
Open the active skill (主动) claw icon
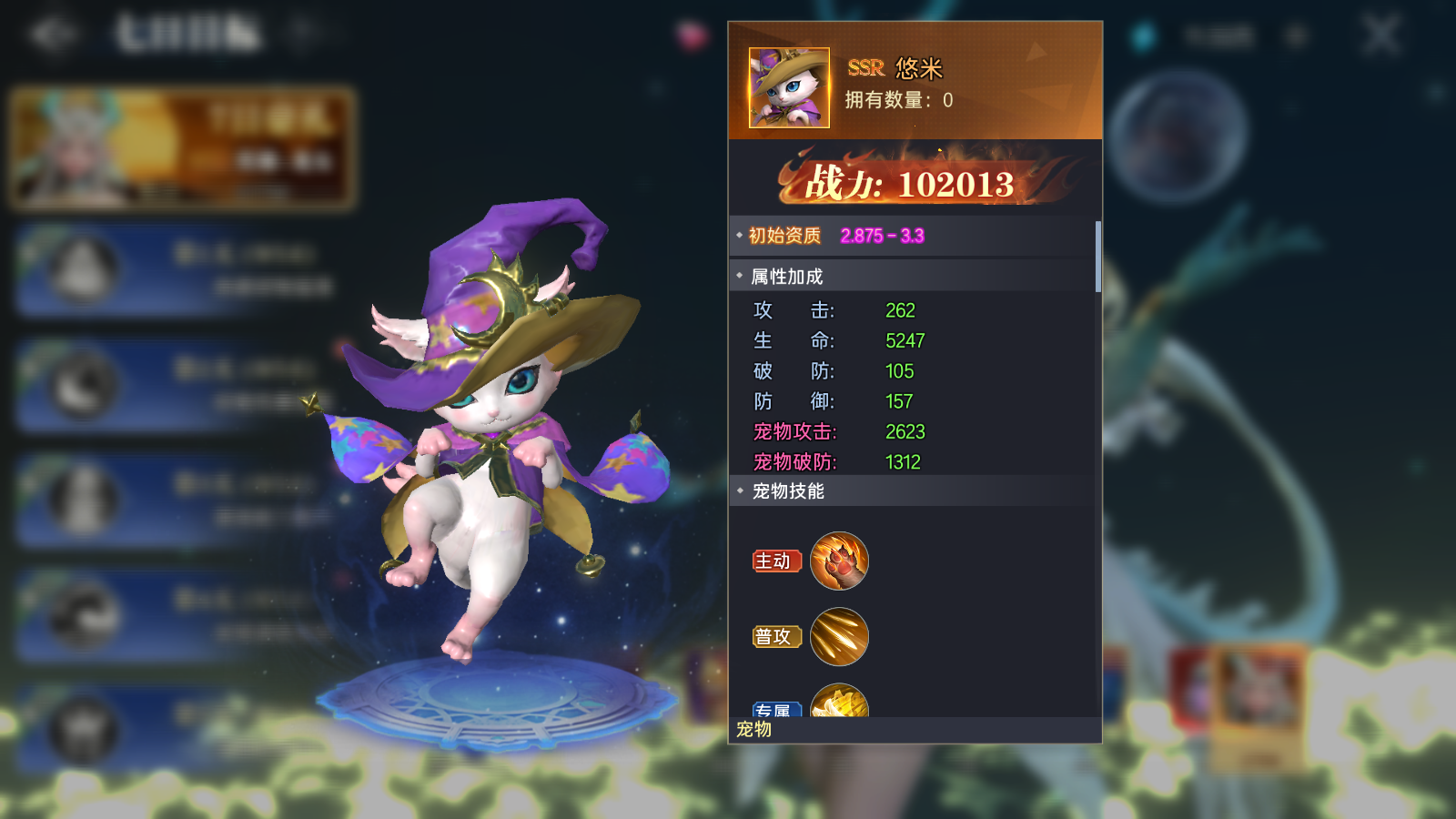[x=839, y=561]
